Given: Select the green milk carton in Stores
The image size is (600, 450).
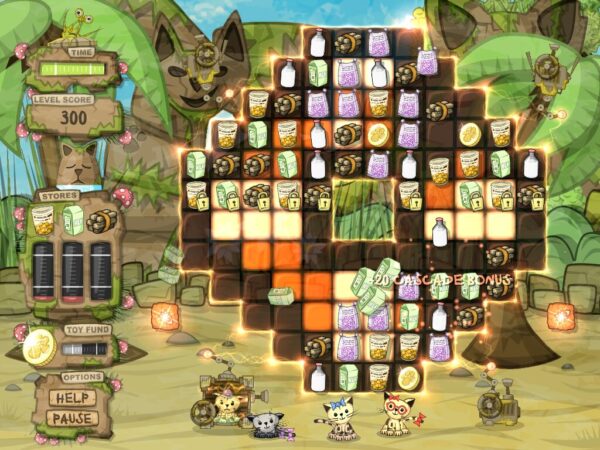Looking at the screenshot, I should coord(73,218).
